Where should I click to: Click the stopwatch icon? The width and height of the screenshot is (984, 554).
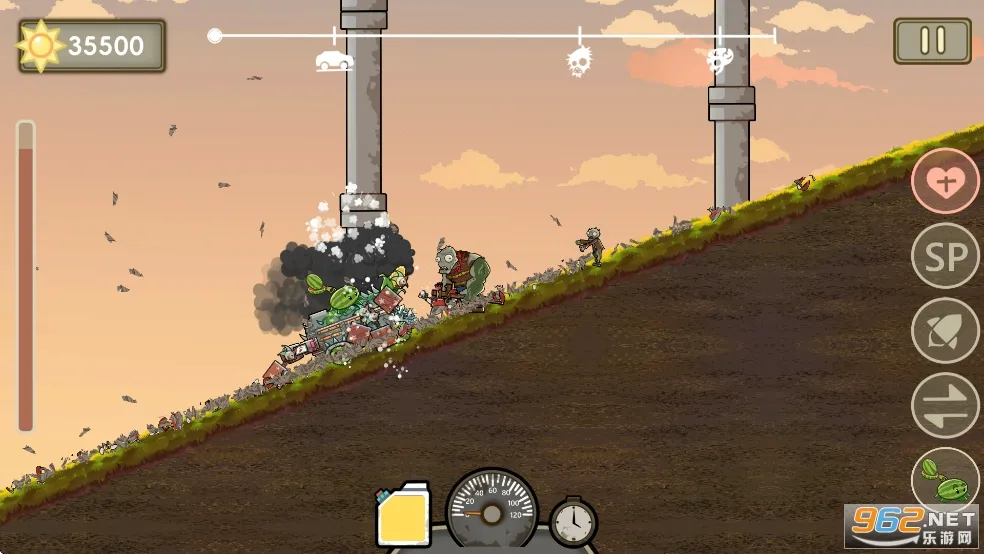pyautogui.click(x=573, y=521)
